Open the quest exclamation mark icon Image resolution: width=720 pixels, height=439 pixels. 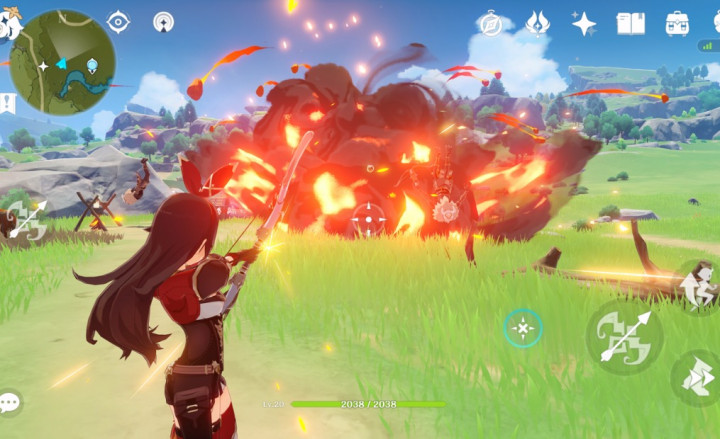pos(8,102)
